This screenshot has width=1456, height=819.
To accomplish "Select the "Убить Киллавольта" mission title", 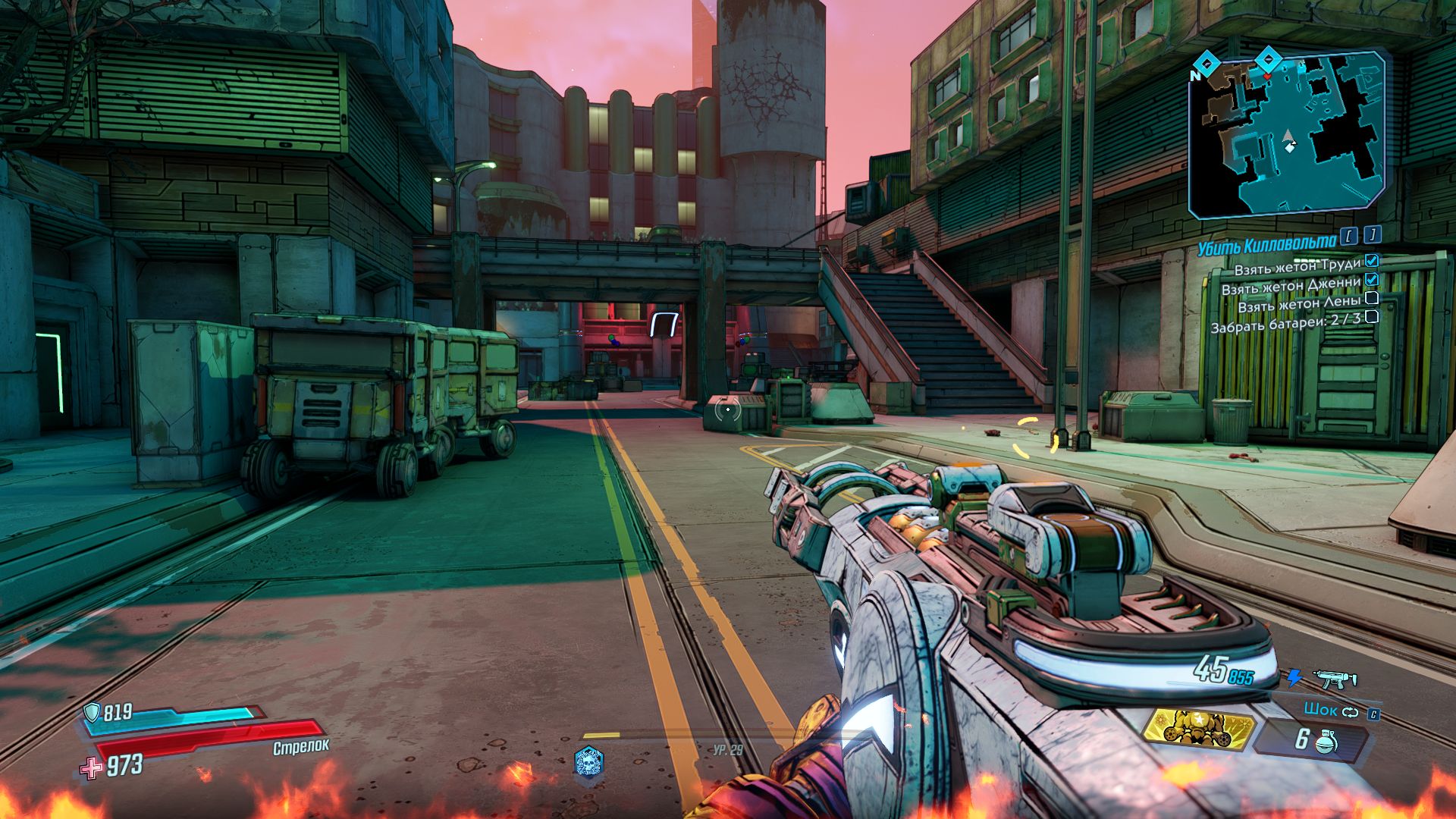I will click(x=1267, y=242).
